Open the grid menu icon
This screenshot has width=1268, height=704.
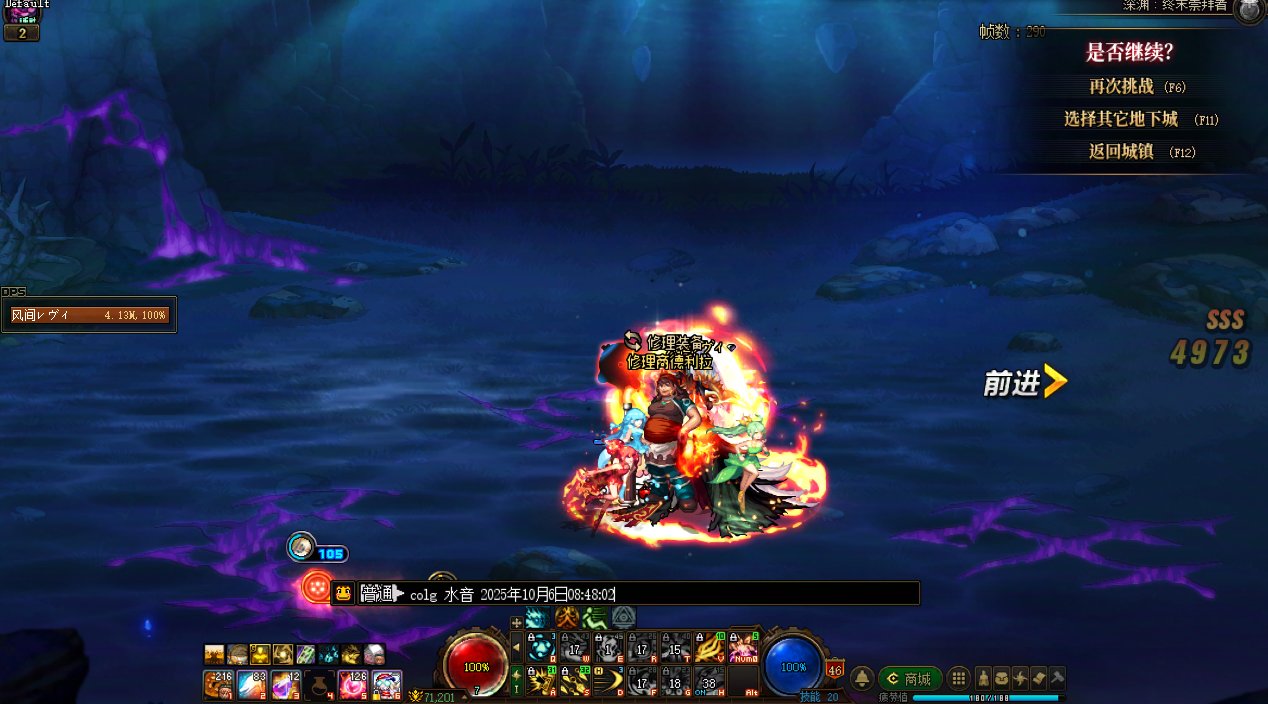[958, 678]
